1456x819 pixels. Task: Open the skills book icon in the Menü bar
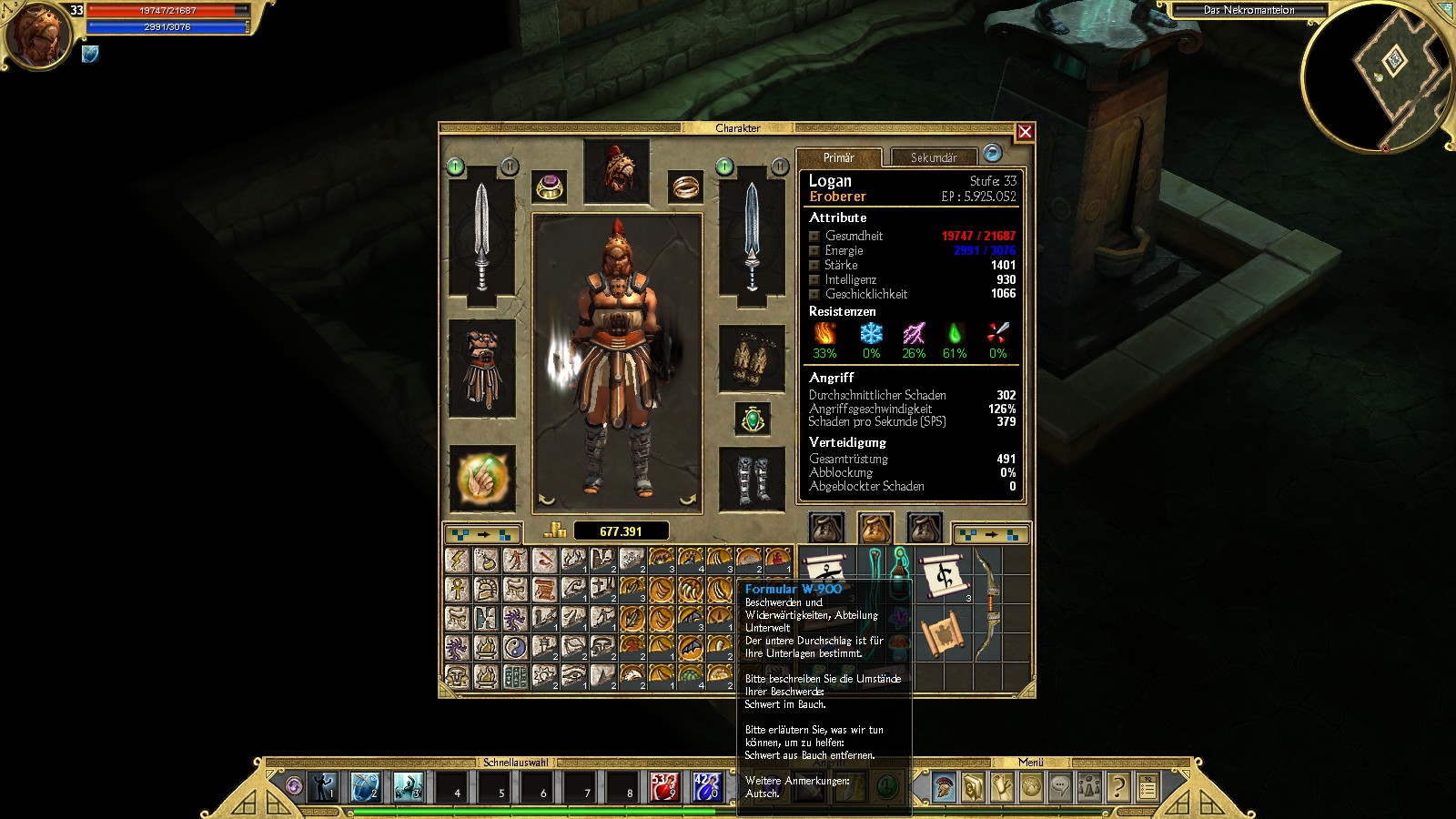pyautogui.click(x=973, y=787)
